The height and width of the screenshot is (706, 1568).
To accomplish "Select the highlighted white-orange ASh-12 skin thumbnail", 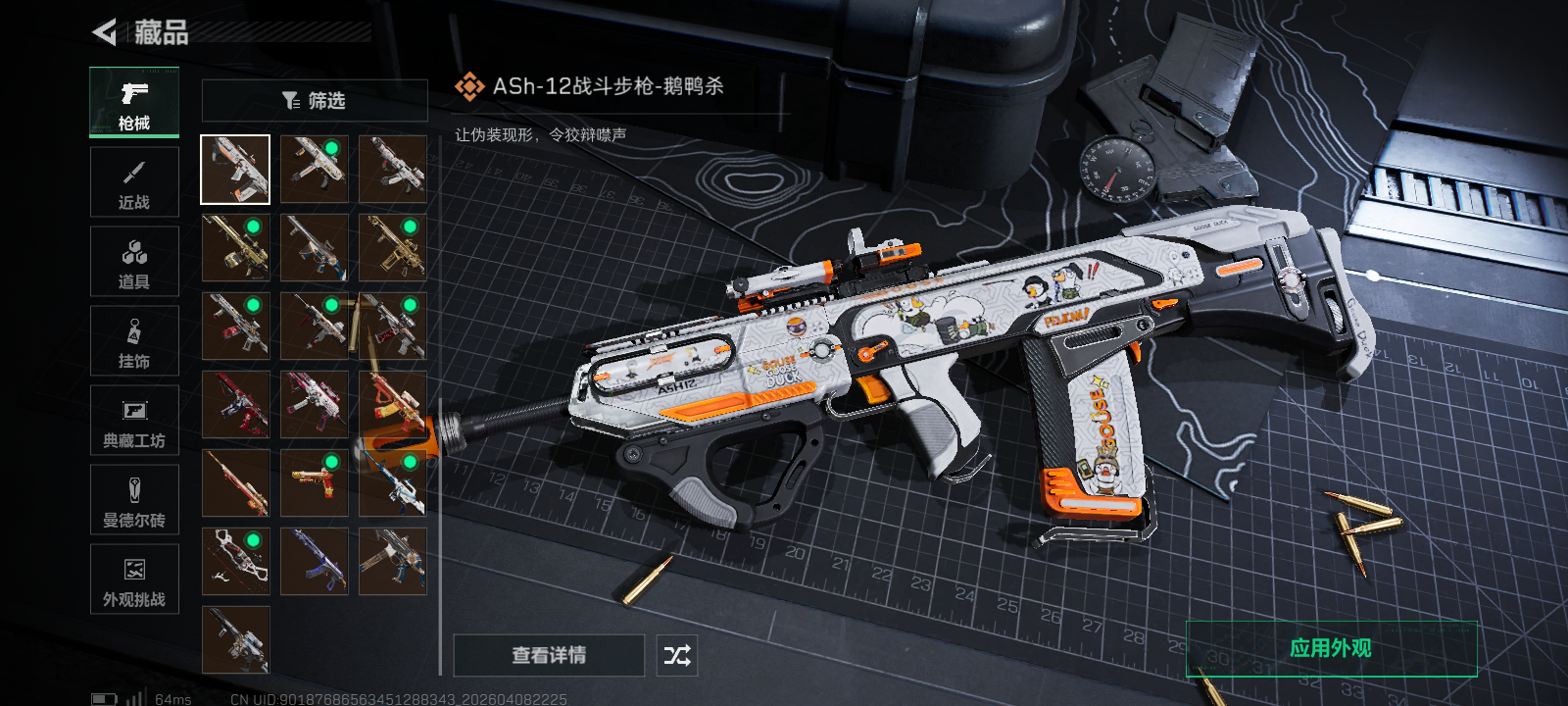I will point(235,170).
